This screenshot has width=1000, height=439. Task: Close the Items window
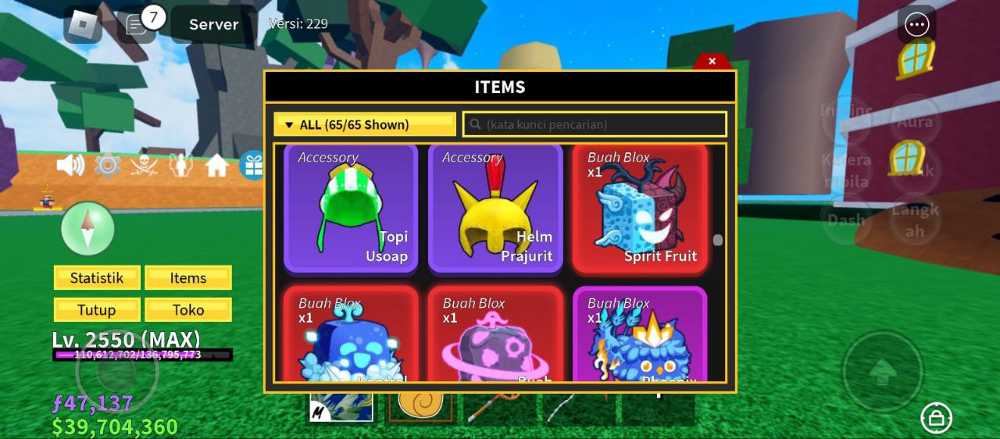click(x=711, y=61)
